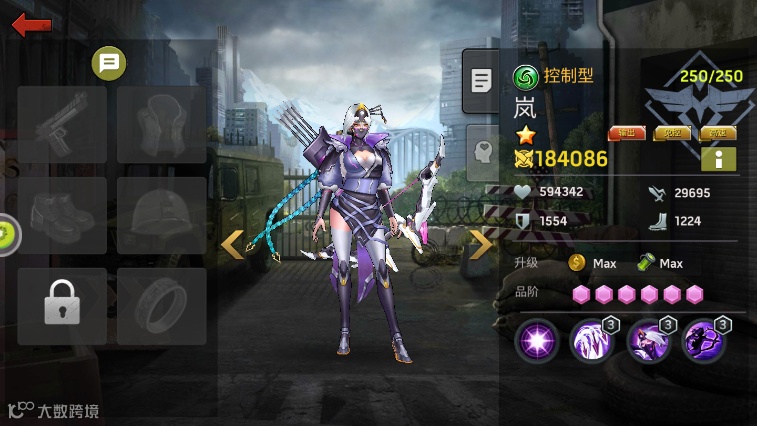
Task: Show the next hero with right arrow
Action: (481, 244)
